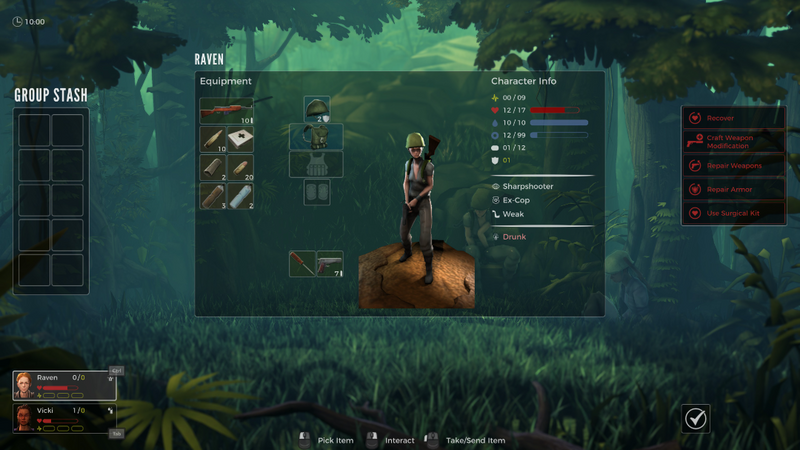Select the empty knee pads slot

(x=317, y=192)
